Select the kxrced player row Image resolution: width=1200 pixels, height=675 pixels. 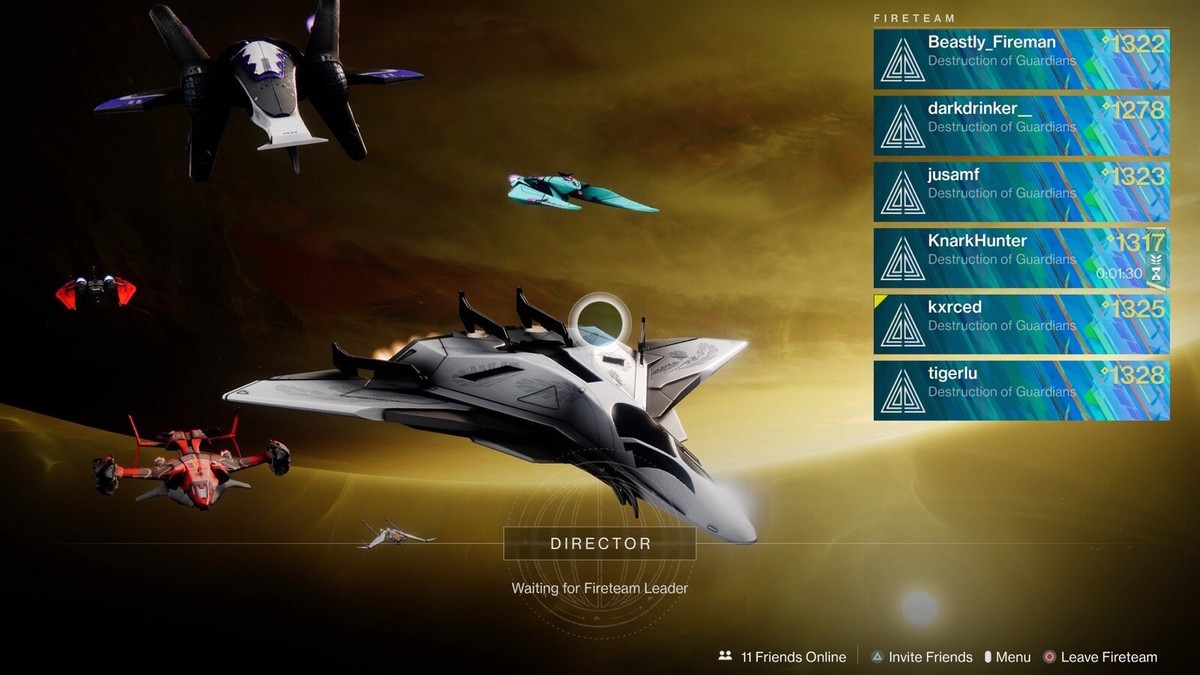1020,324
